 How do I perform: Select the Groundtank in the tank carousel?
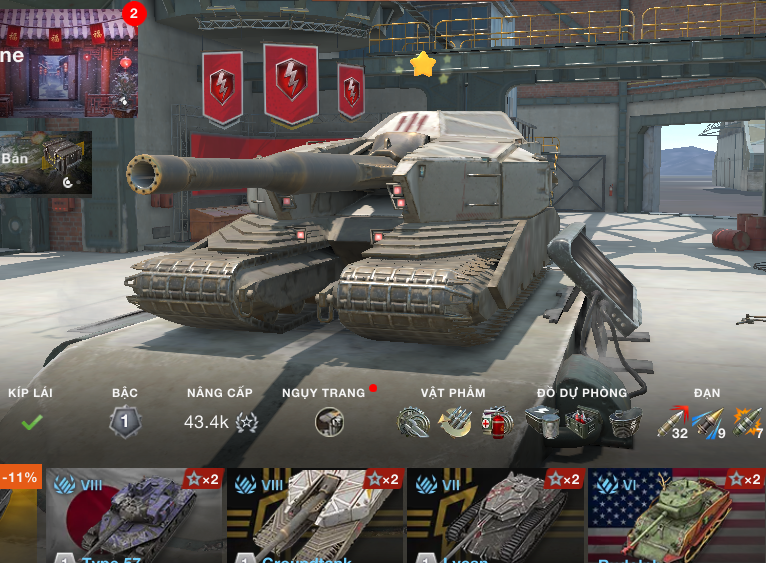point(315,516)
